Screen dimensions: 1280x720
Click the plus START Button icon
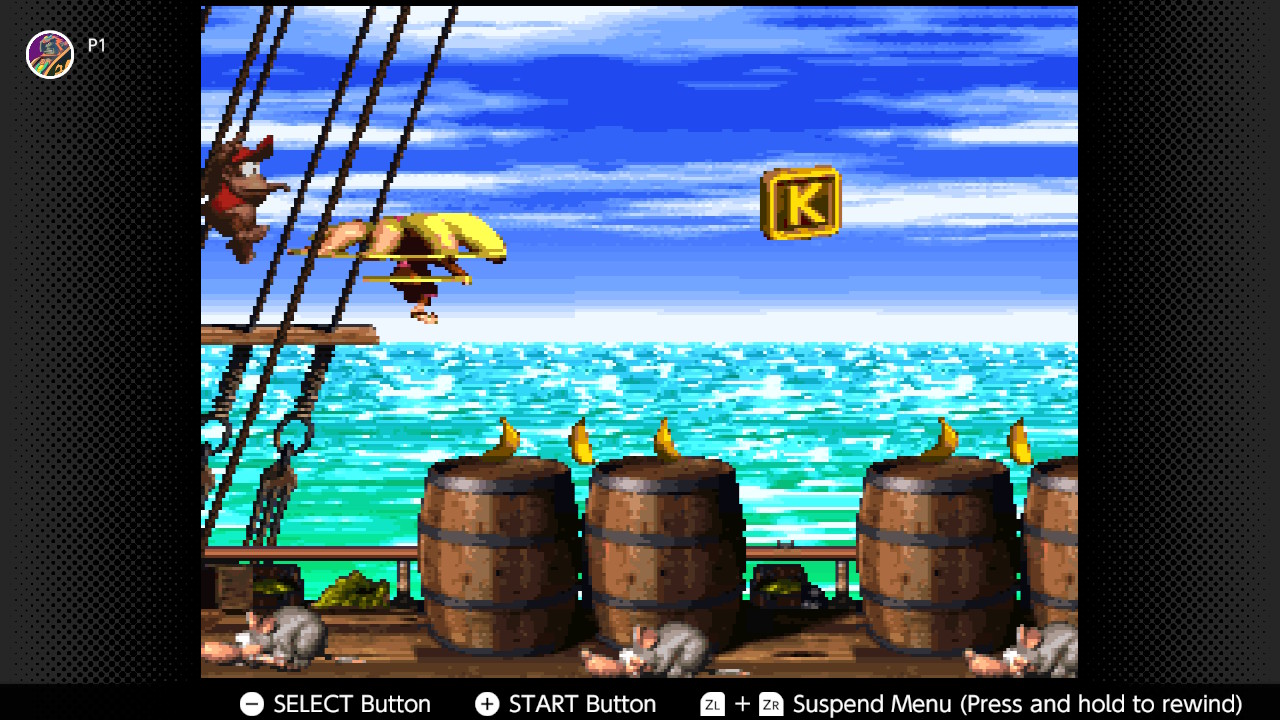click(486, 704)
